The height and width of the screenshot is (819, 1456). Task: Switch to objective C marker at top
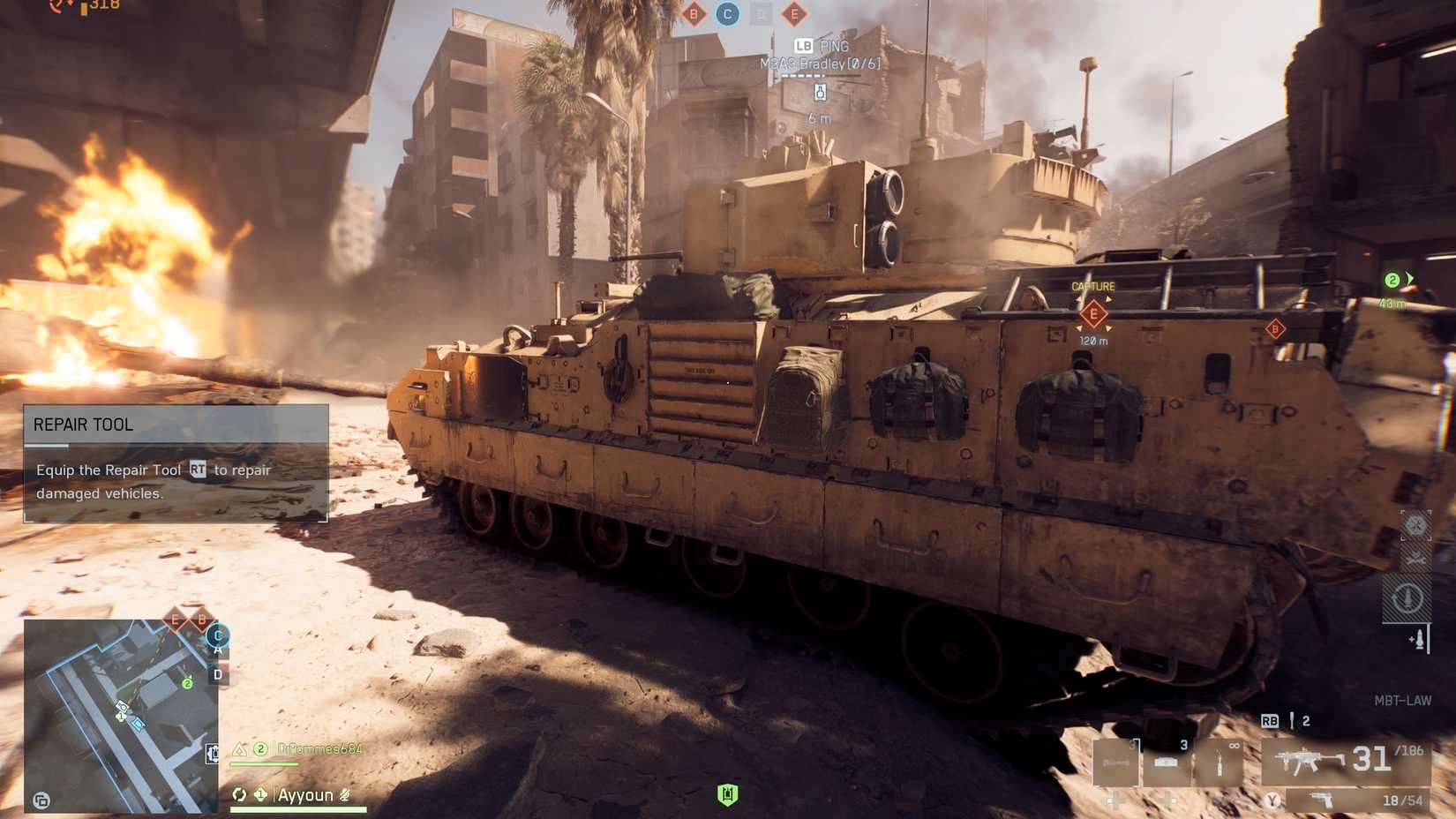click(x=726, y=14)
